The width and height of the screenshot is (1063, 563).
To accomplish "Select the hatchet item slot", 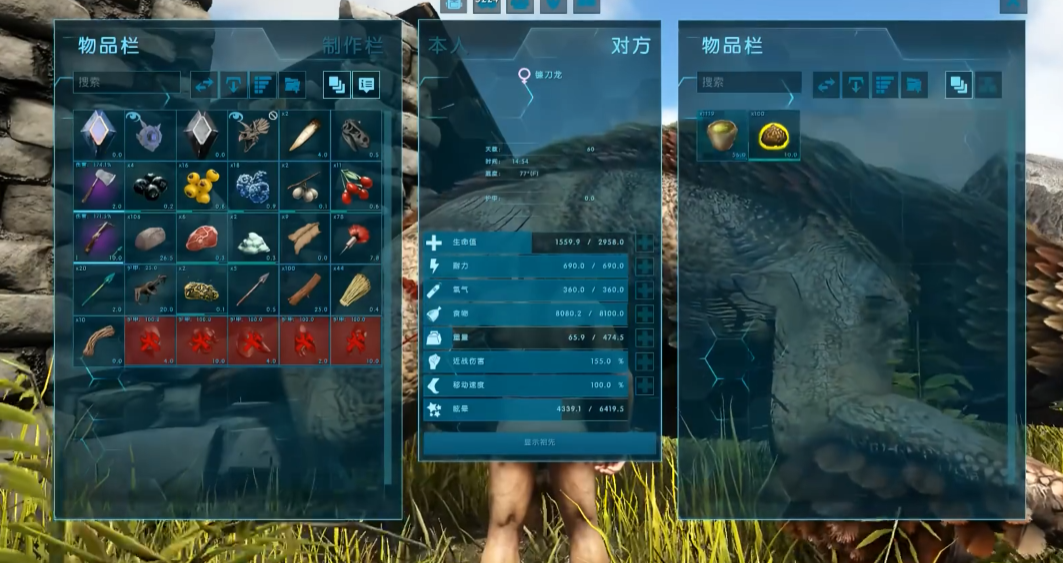I will [x=100, y=185].
